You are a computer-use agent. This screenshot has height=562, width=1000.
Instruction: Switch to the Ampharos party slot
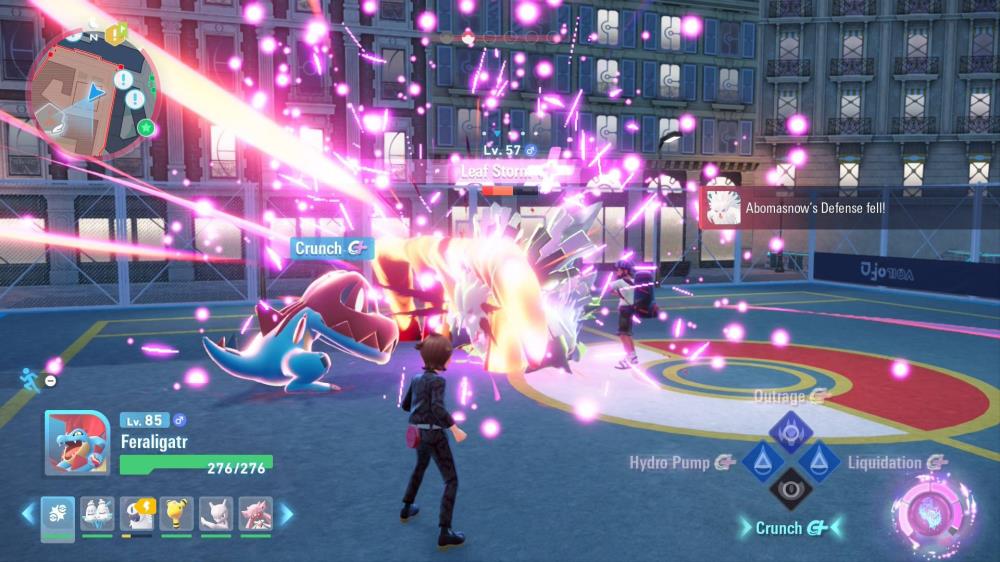click(x=176, y=515)
